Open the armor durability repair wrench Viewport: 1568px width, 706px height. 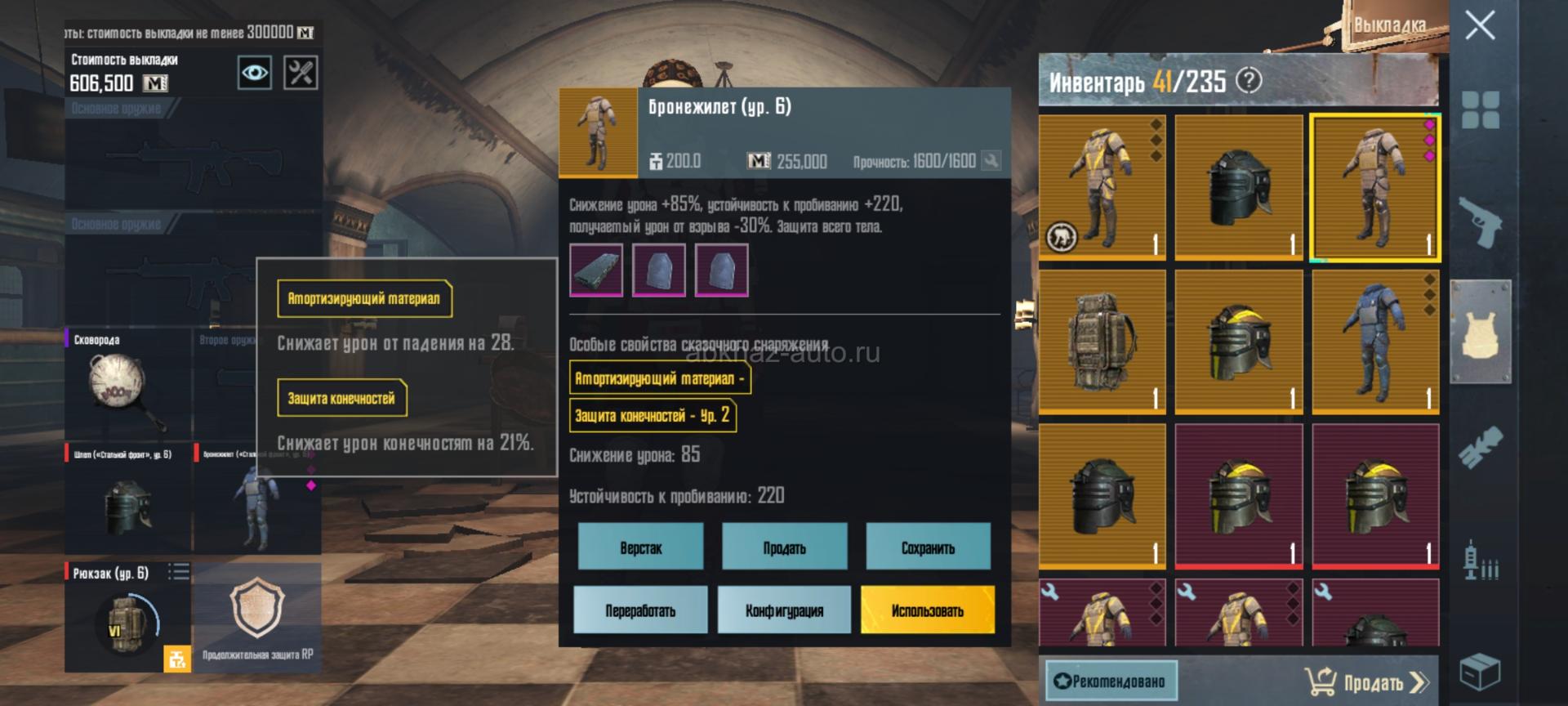pyautogui.click(x=991, y=161)
